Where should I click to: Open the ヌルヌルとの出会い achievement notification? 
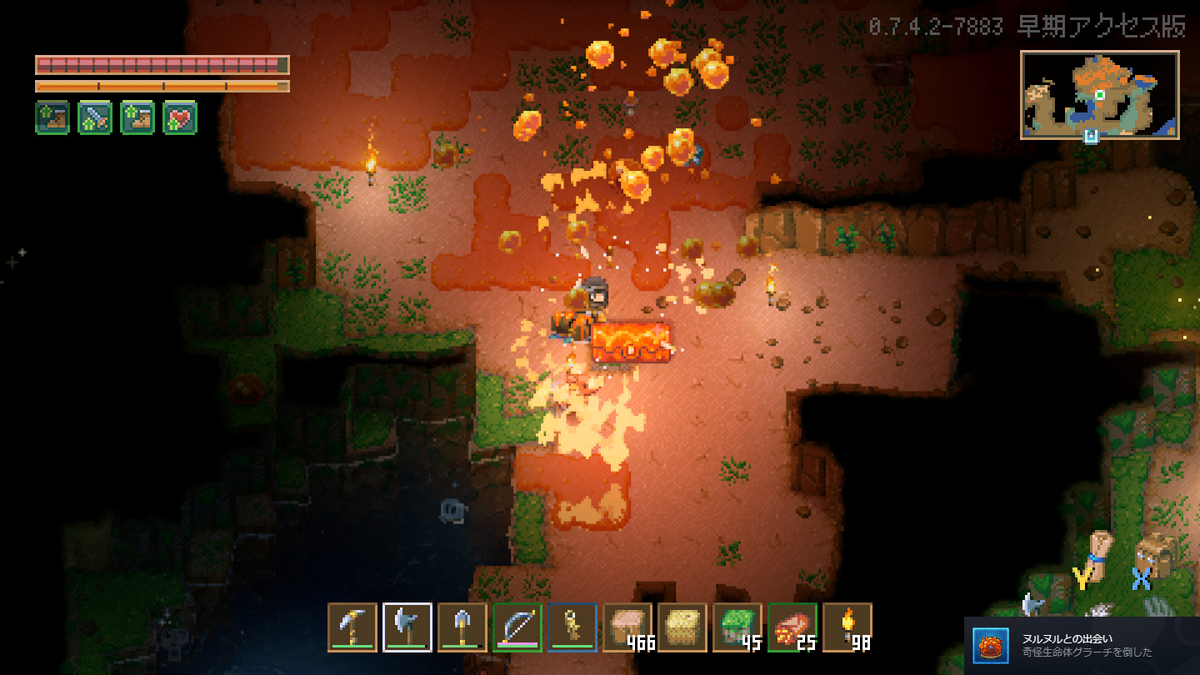click(x=1081, y=645)
